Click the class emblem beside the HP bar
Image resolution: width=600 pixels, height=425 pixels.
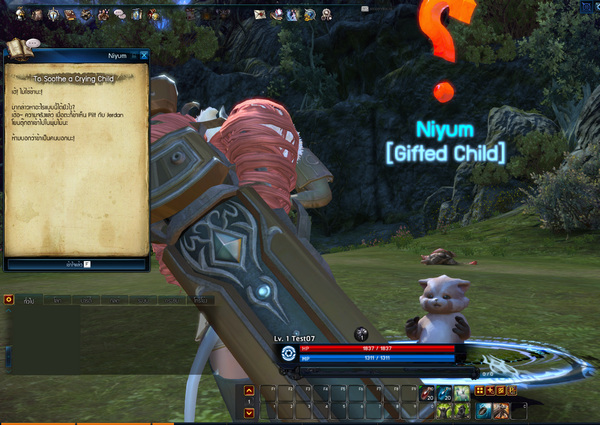[288, 352]
